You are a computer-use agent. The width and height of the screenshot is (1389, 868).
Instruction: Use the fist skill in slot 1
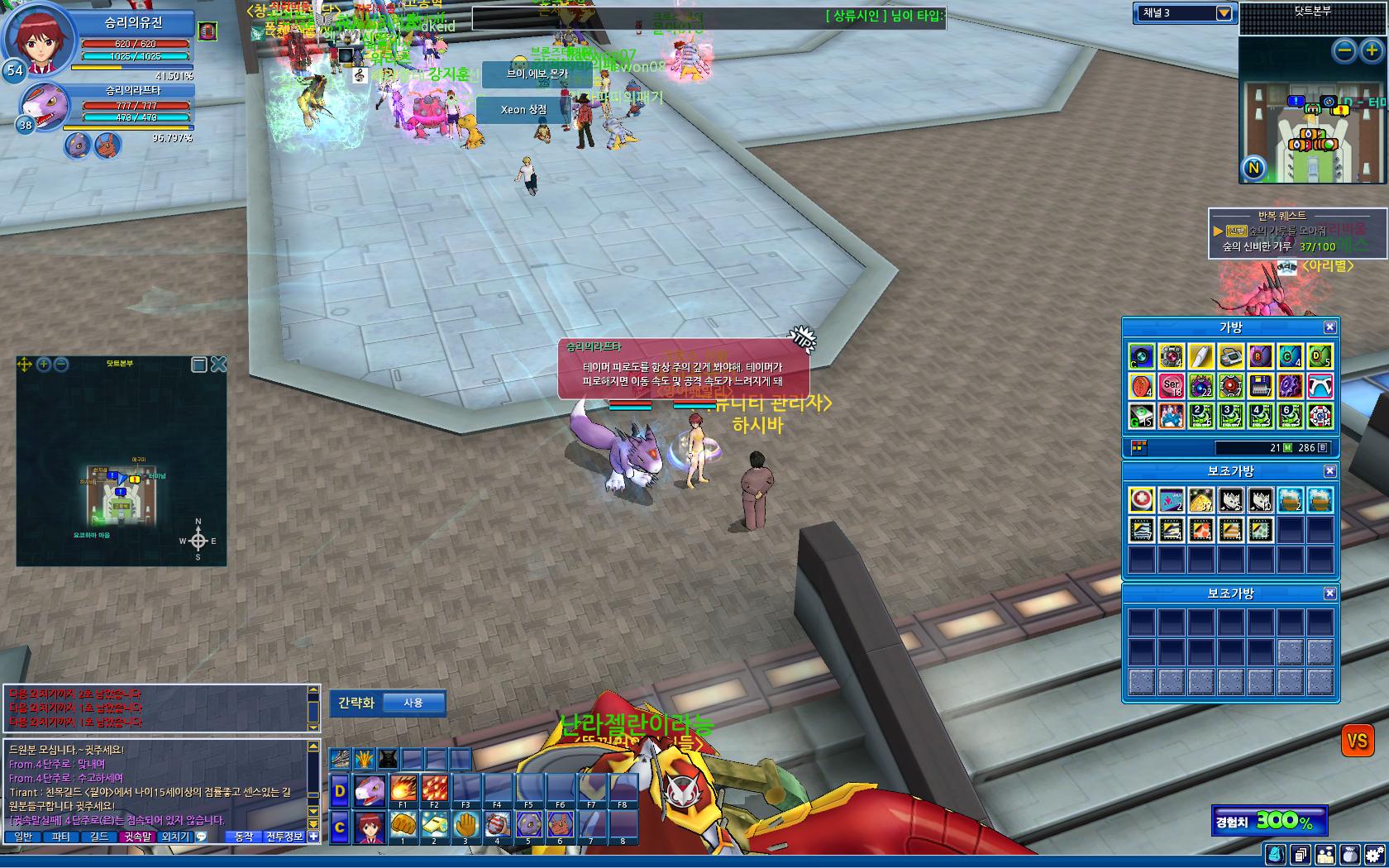tap(403, 826)
